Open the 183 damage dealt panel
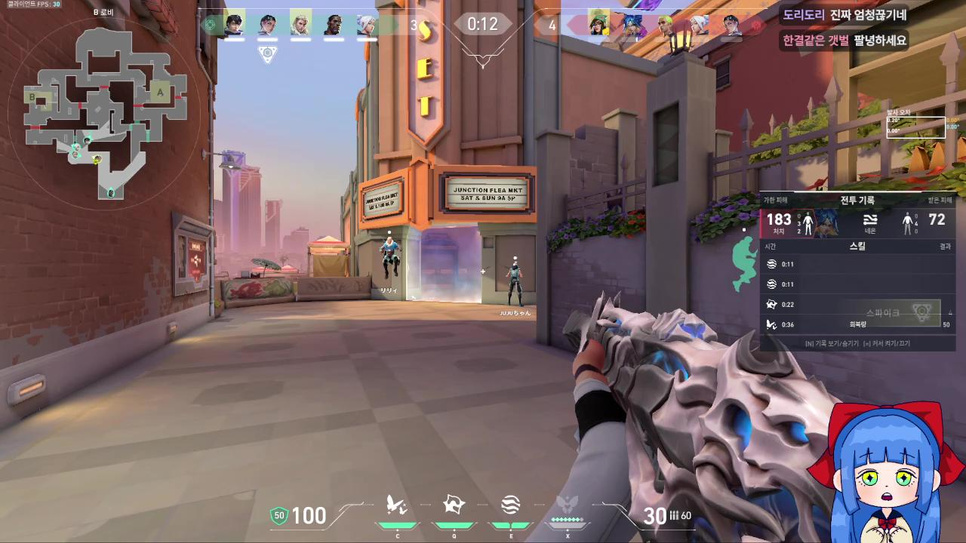The height and width of the screenshot is (543, 966). click(778, 221)
